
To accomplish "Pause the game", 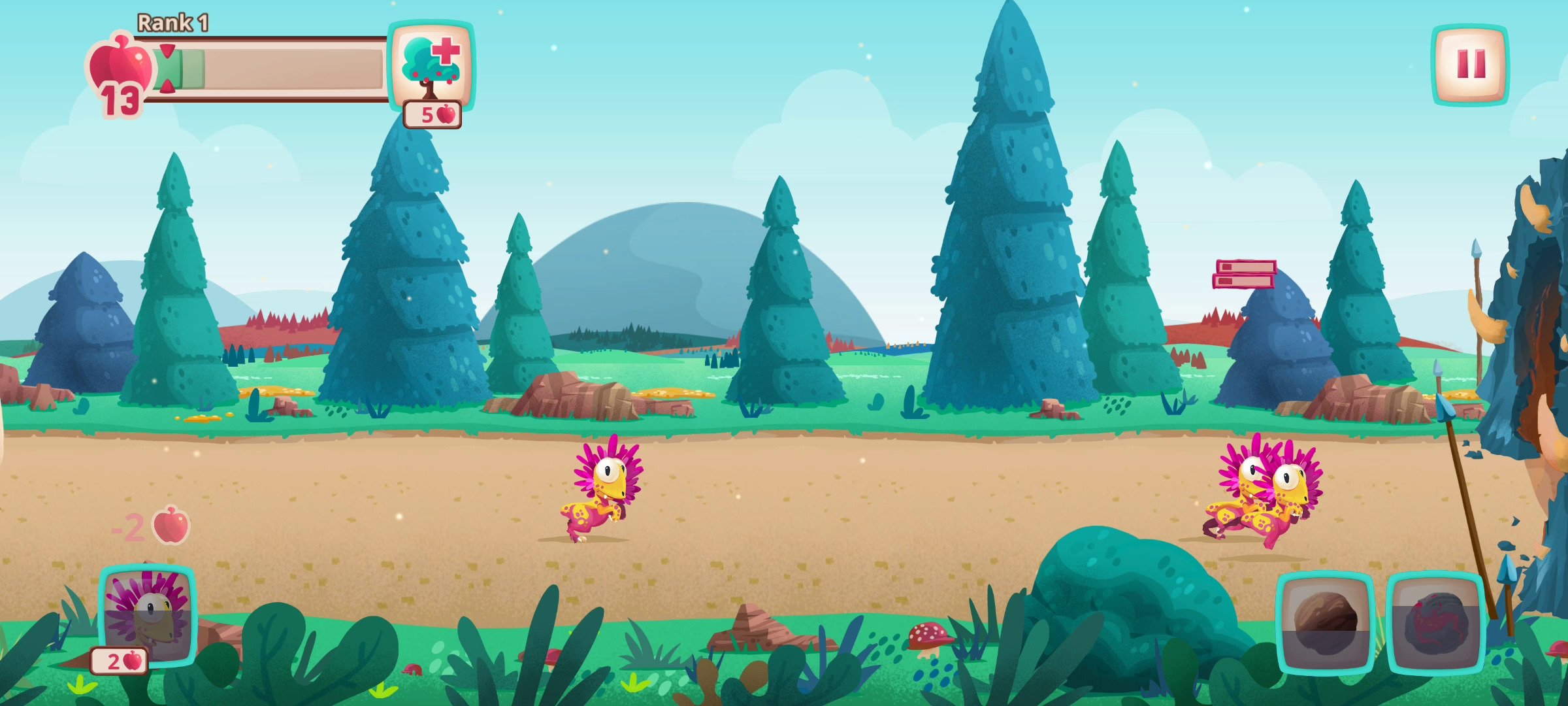I will 1471,63.
